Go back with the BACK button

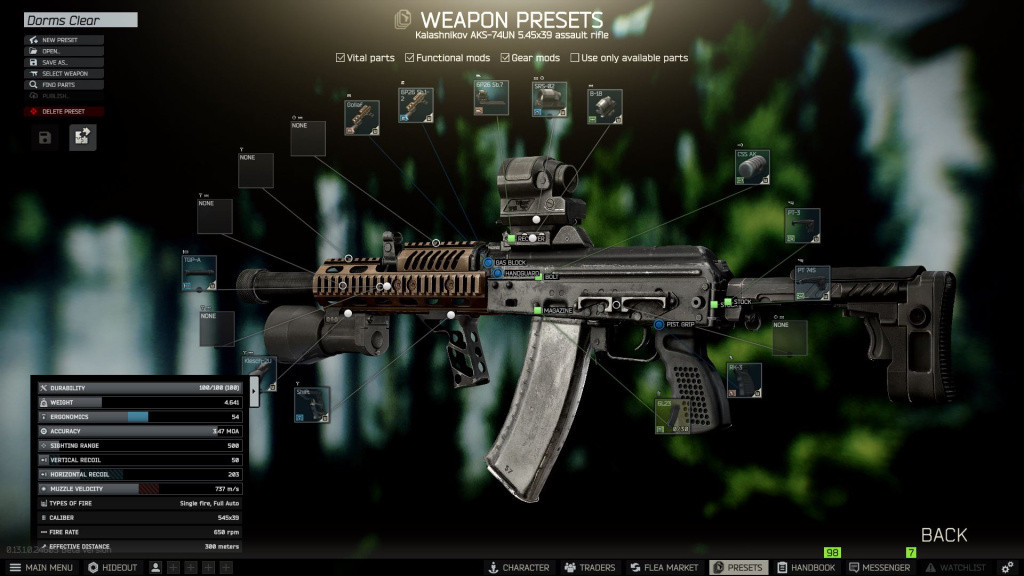tap(943, 535)
